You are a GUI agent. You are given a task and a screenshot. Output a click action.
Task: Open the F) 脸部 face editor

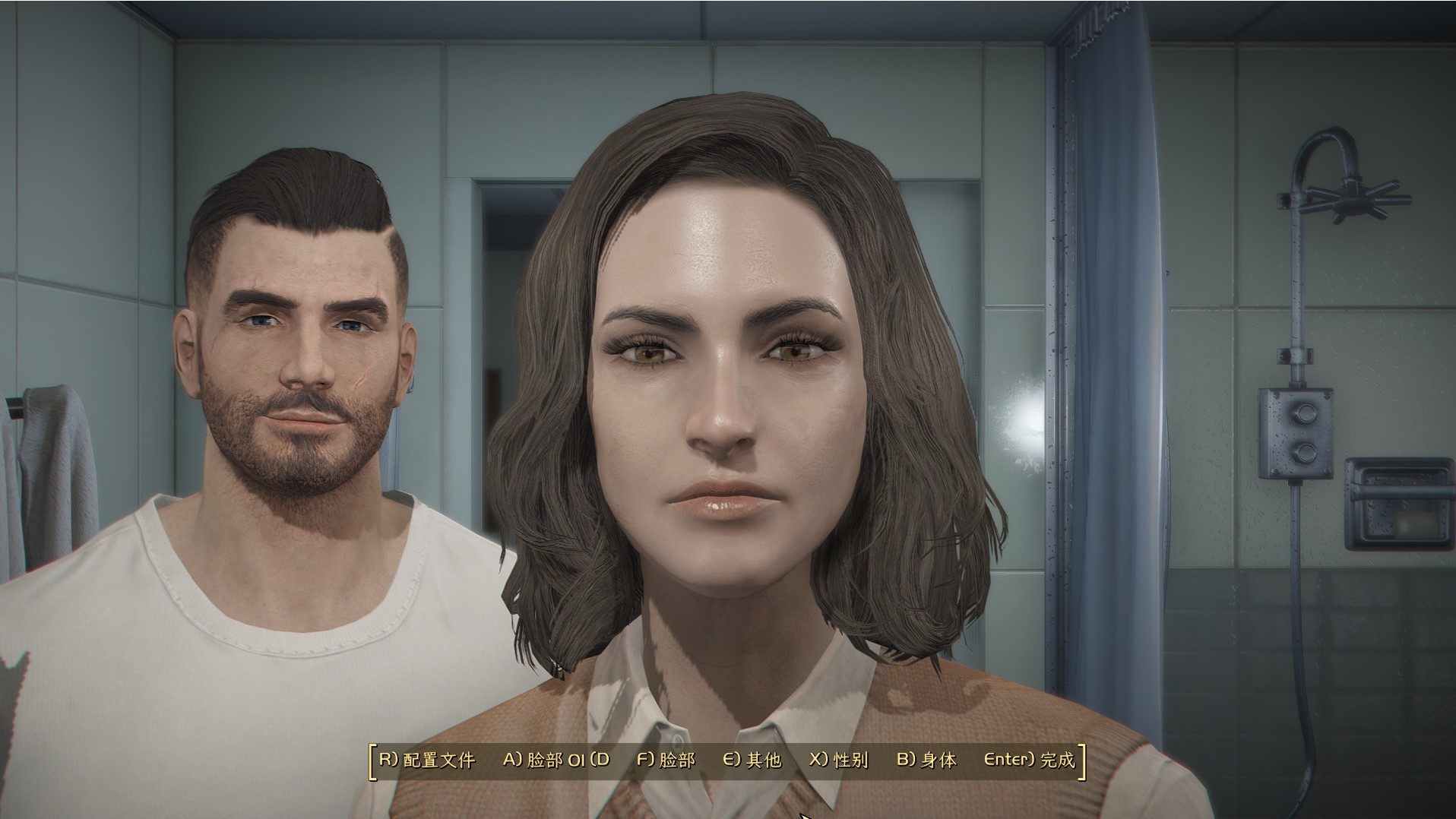point(666,760)
